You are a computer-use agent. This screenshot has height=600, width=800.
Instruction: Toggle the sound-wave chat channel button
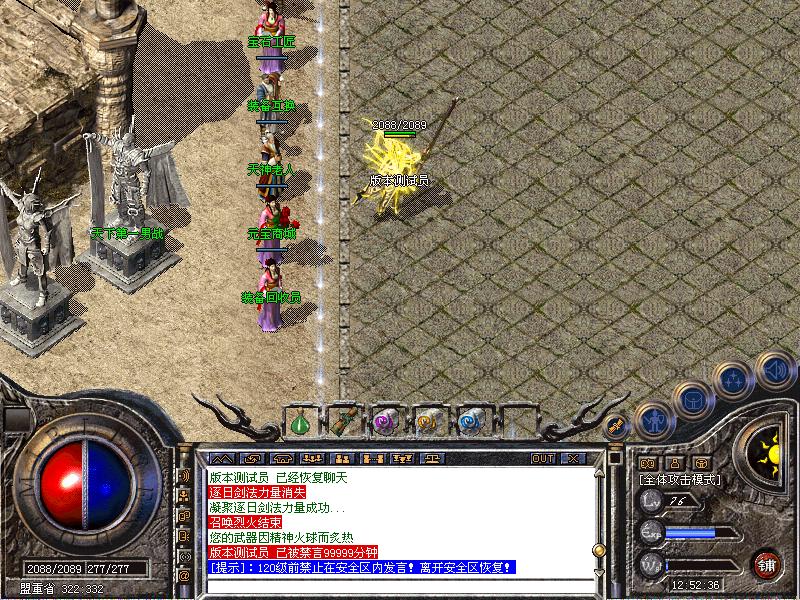pyautogui.click(x=185, y=475)
